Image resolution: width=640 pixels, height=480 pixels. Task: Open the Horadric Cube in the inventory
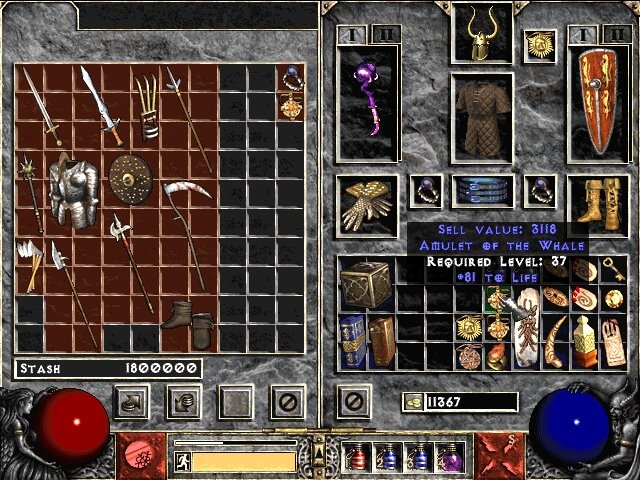(x=360, y=283)
